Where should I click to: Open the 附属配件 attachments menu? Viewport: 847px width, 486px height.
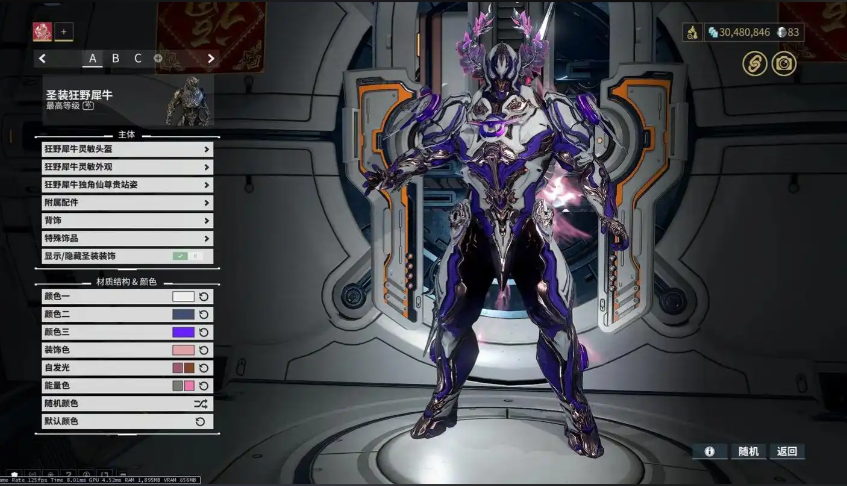tap(127, 202)
